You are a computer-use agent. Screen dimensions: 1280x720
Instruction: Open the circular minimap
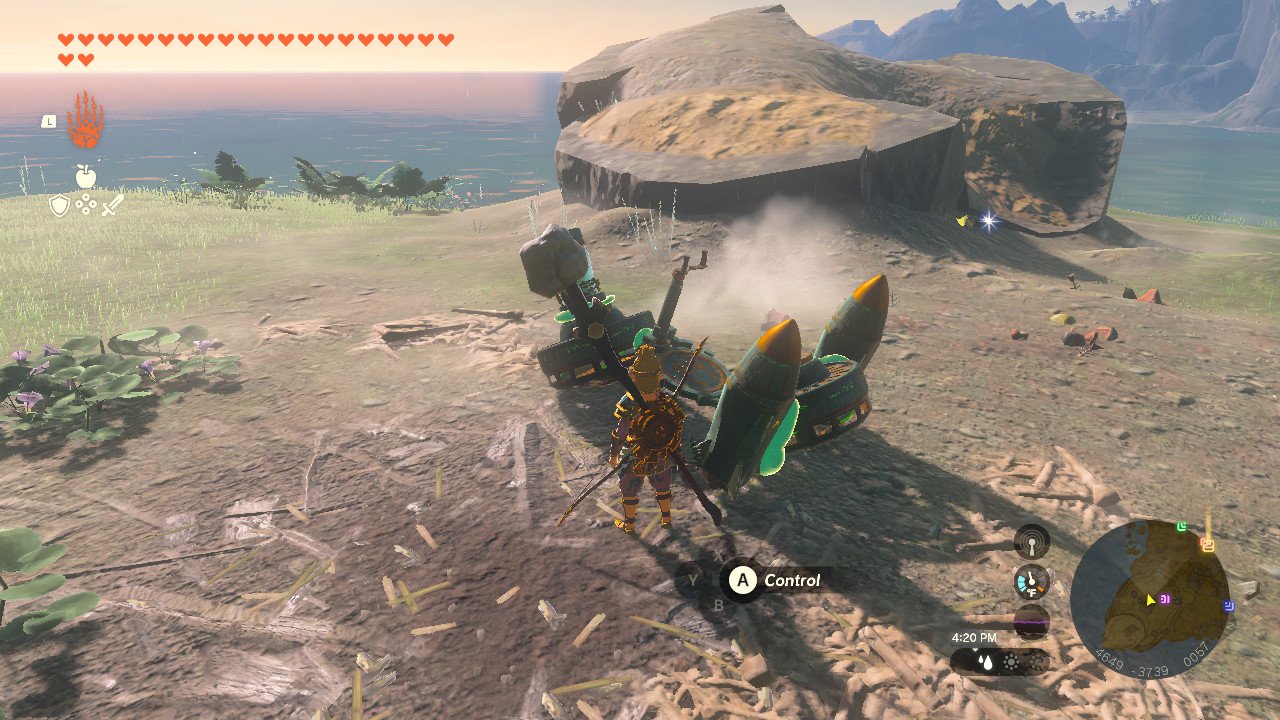click(x=1149, y=598)
